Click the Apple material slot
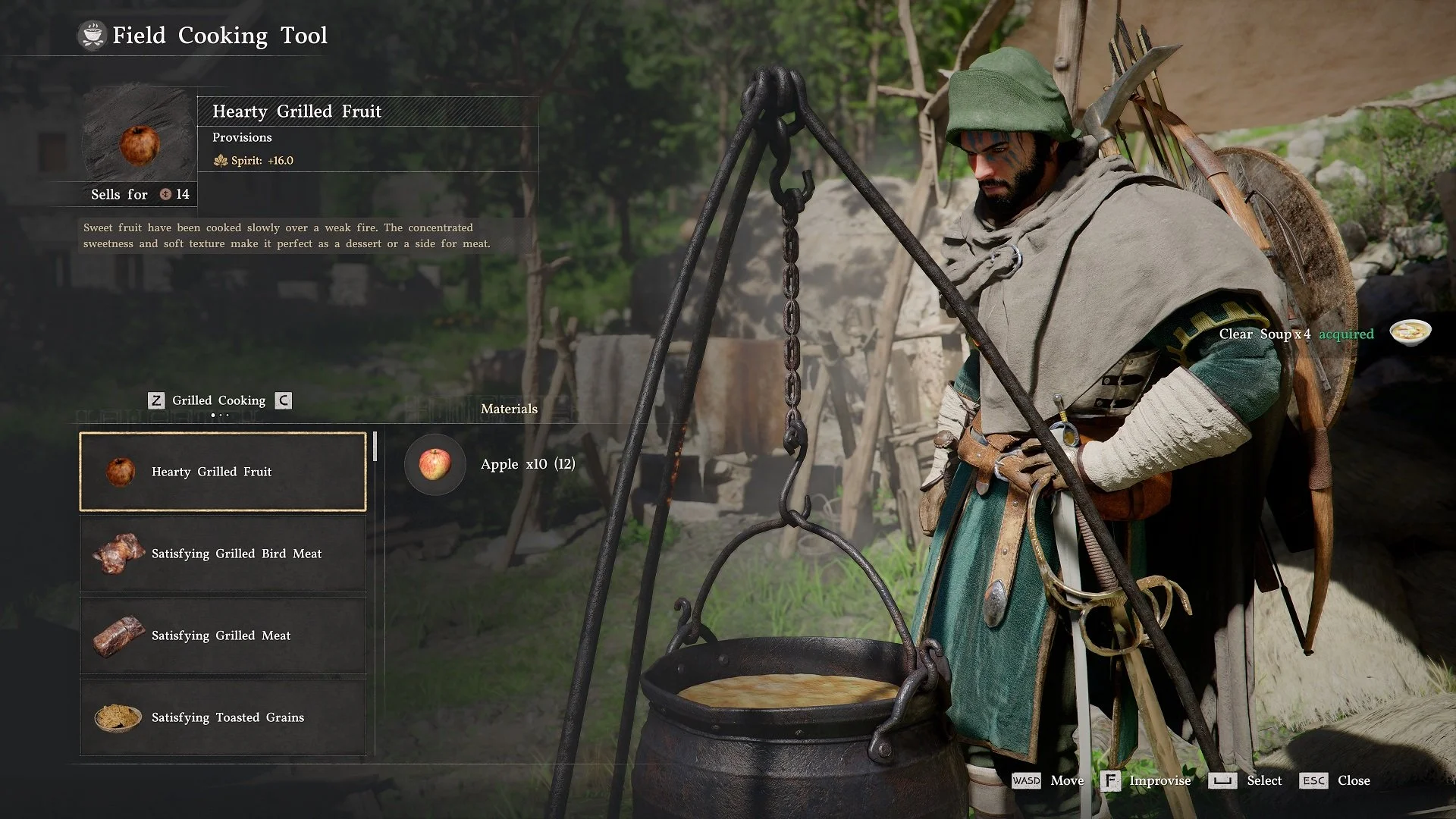Viewport: 1456px width, 819px height. [435, 464]
